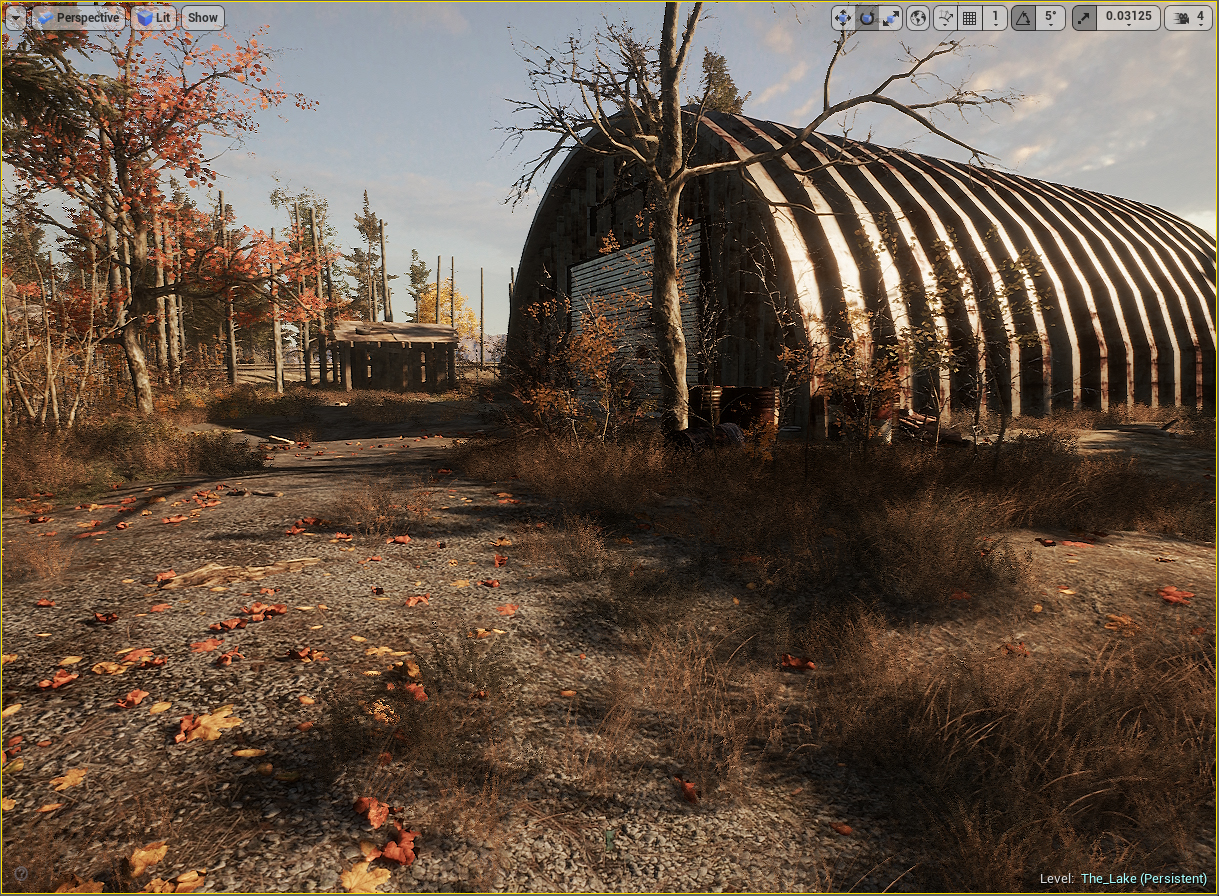Click the The_Lake (Persistent) level name
Screen dimensions: 1219x896
1143,879
